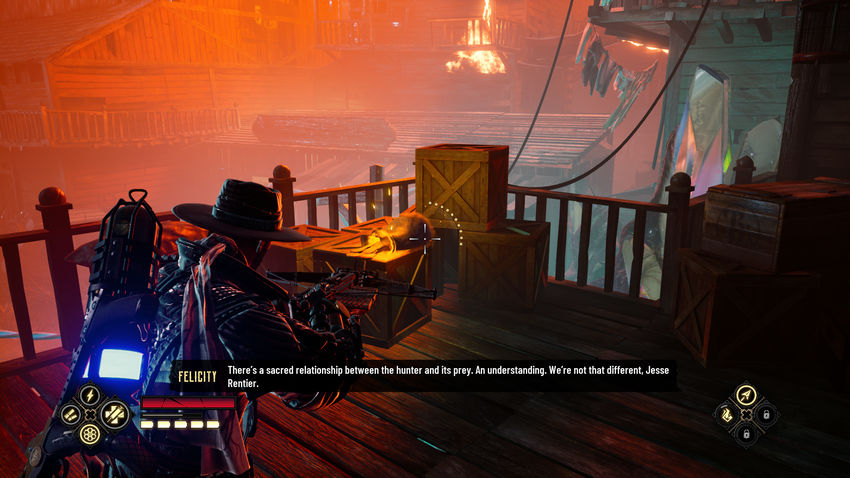
Task: Select the highlighted arrow ability icon
Action: pyautogui.click(x=745, y=394)
